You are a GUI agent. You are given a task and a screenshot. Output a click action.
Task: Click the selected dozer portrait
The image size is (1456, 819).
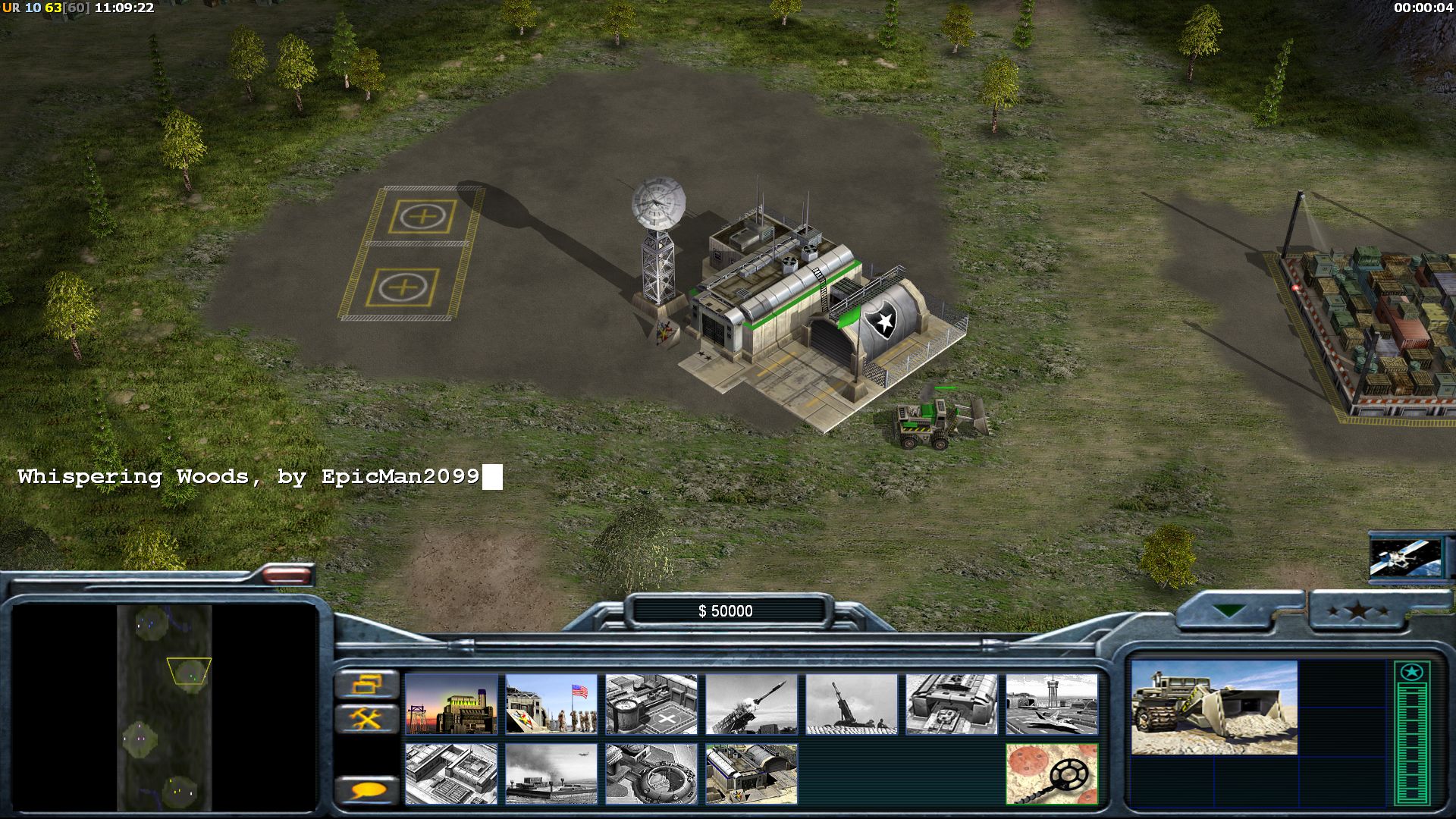1213,707
